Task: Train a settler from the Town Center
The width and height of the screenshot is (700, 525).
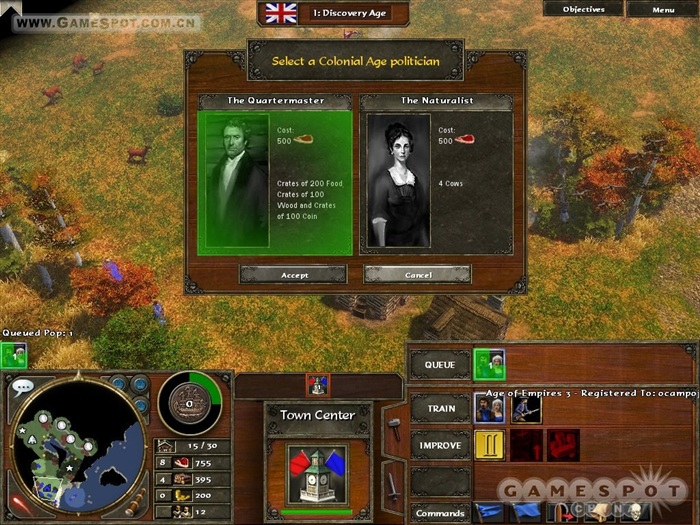Action: click(x=488, y=407)
